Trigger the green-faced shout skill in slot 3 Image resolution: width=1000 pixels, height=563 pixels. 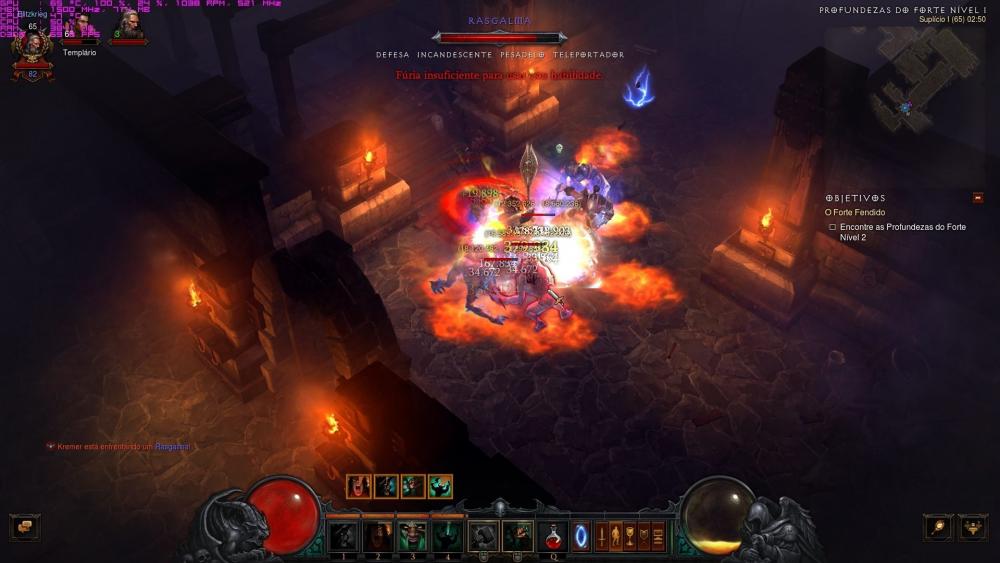coord(412,536)
